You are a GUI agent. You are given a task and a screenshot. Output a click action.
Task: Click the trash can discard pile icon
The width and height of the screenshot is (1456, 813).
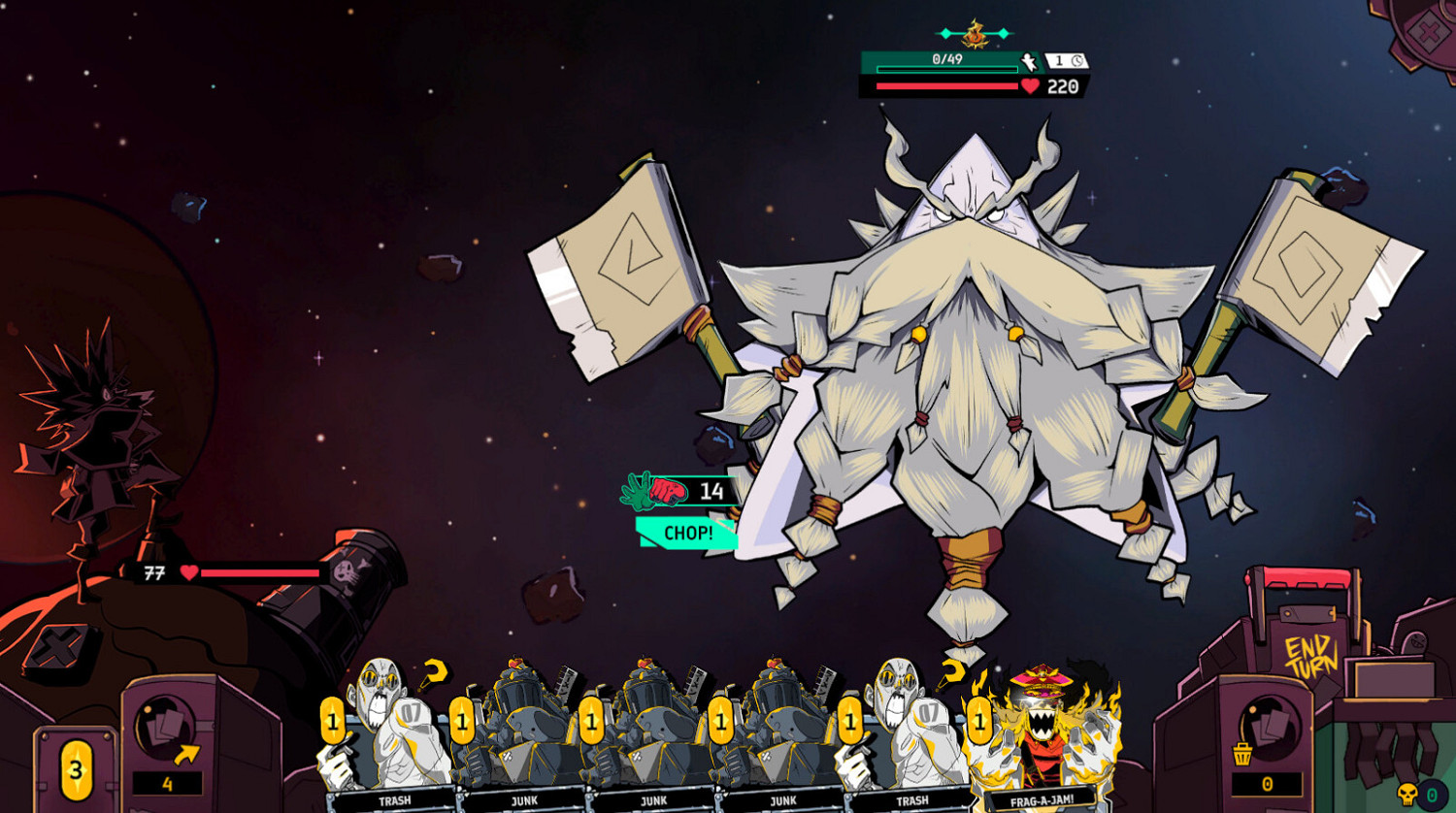click(x=1241, y=754)
